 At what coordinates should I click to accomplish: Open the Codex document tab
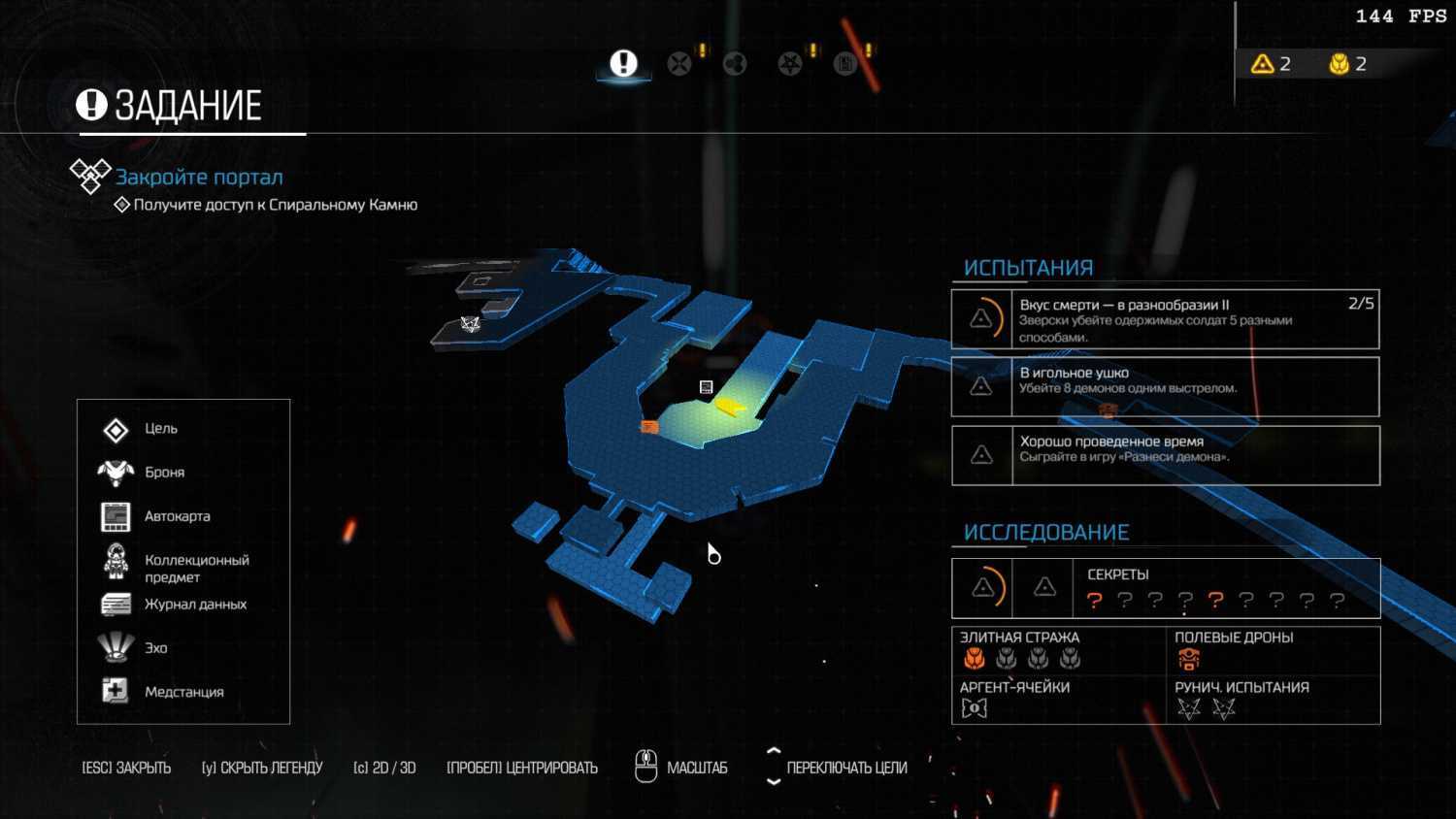(x=845, y=64)
